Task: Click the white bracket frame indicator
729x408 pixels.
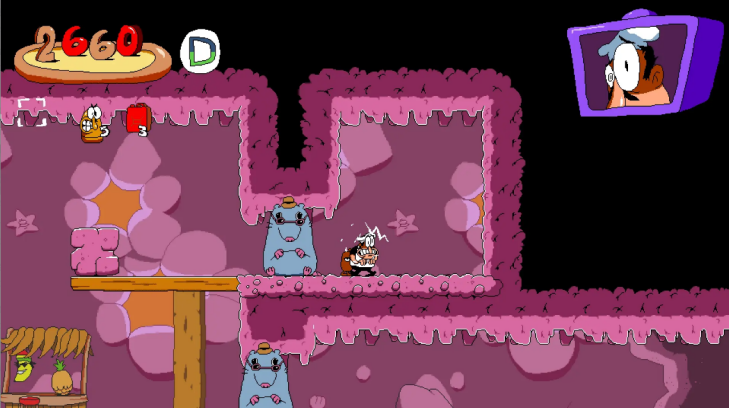Action: coord(32,112)
